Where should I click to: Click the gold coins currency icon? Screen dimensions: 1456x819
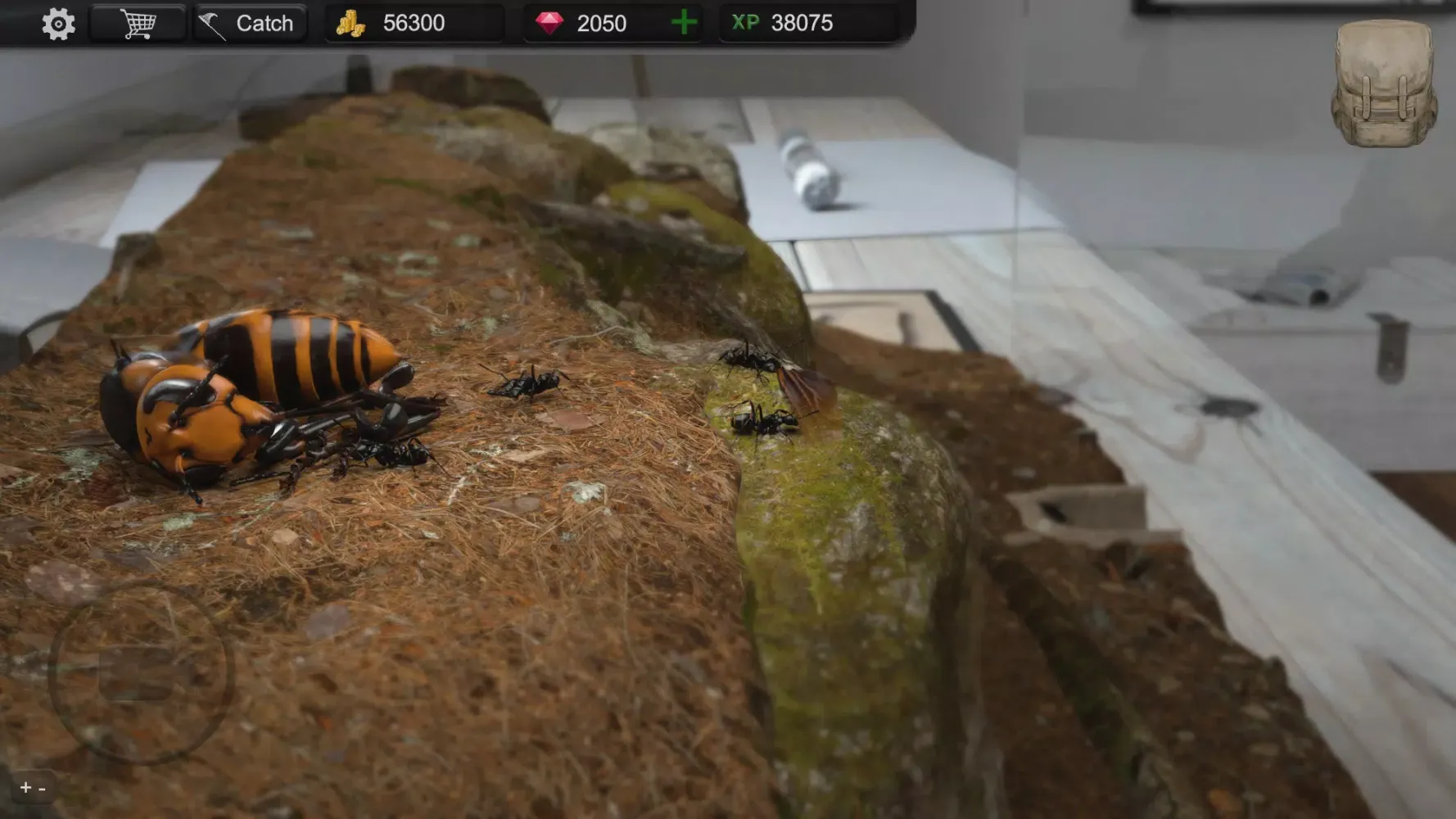coord(350,23)
